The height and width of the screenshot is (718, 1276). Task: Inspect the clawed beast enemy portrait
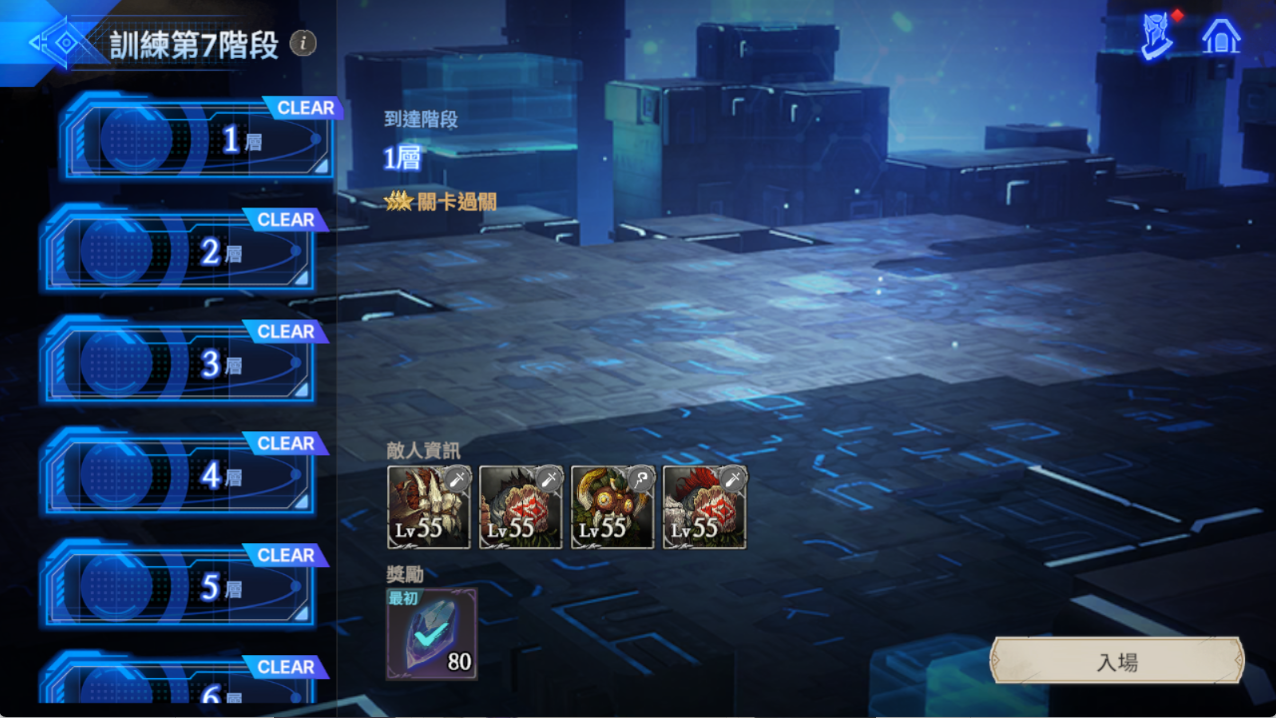pyautogui.click(x=429, y=507)
